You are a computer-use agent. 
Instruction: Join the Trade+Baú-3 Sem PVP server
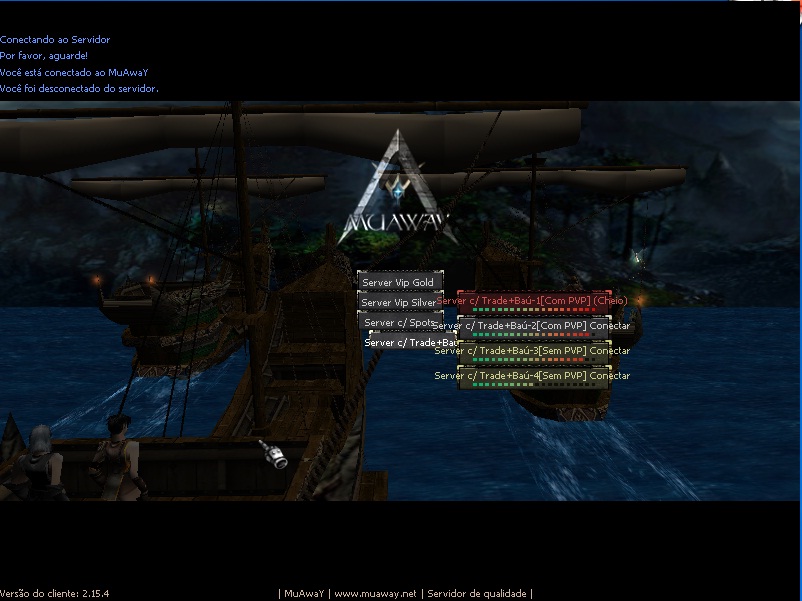pyautogui.click(x=532, y=351)
